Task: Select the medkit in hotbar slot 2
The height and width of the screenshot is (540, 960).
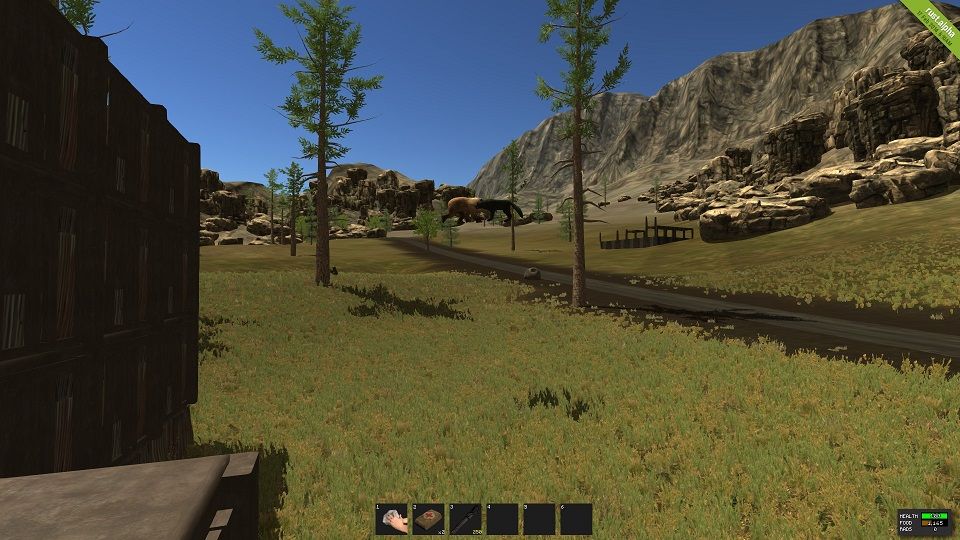Action: [429, 519]
